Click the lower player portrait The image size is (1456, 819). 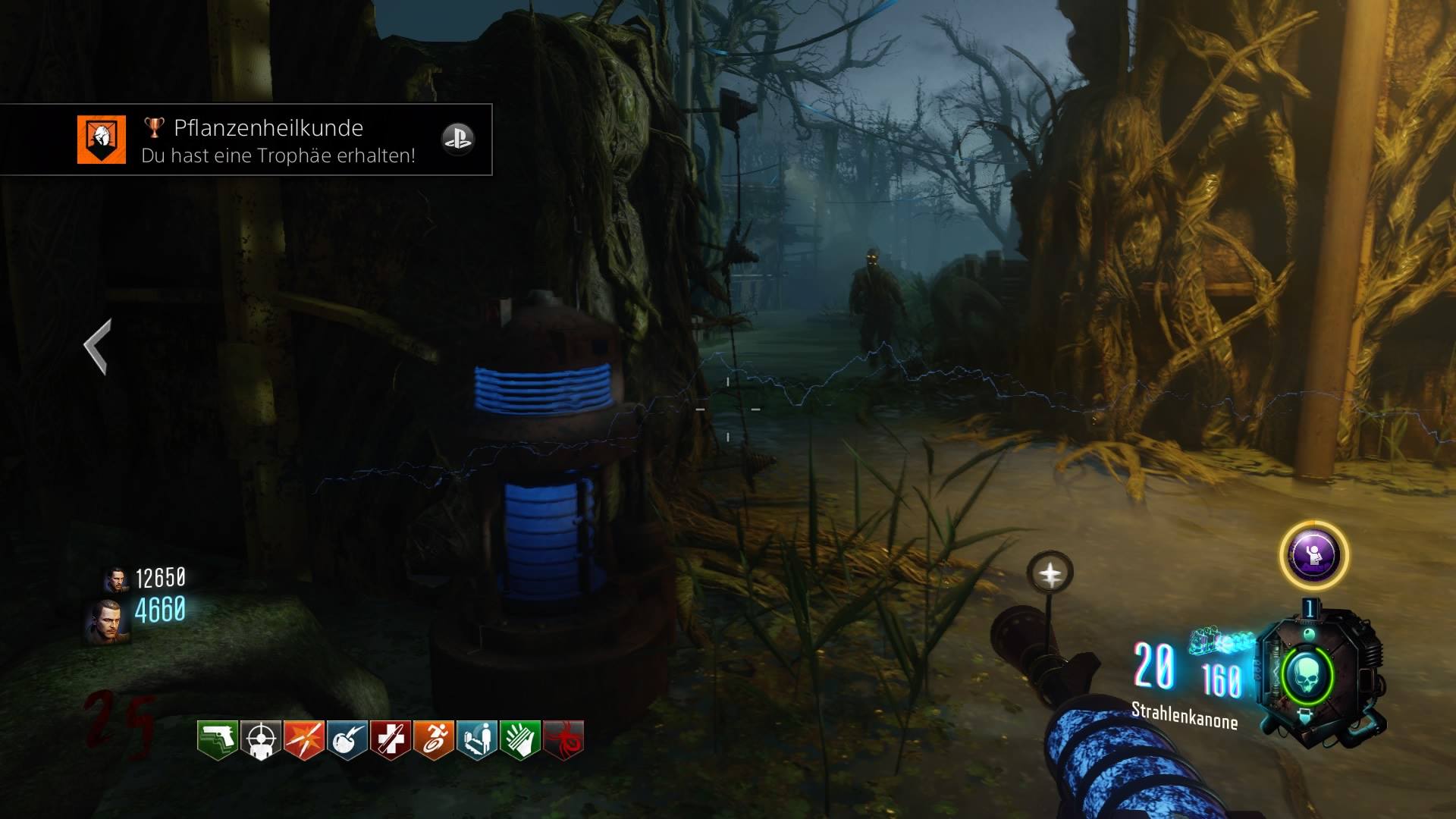coord(107,620)
